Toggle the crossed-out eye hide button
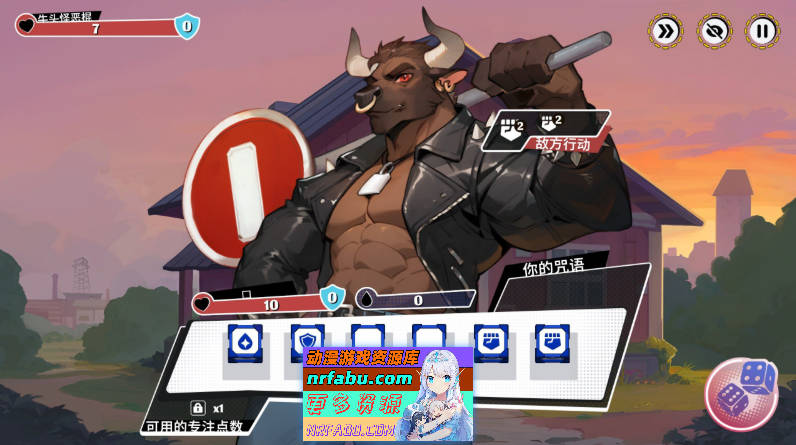796x445 pixels. click(713, 30)
